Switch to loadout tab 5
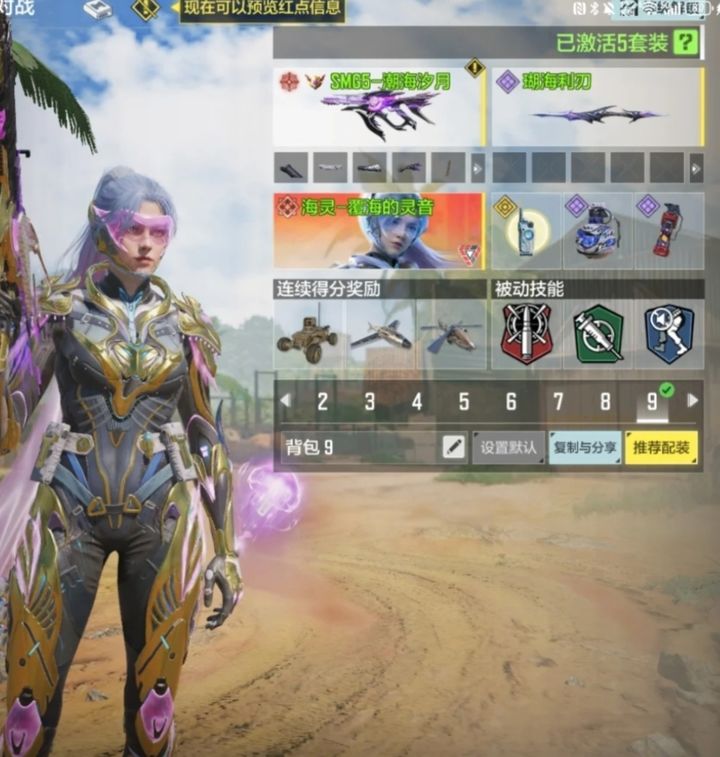This screenshot has width=720, height=757. 464,402
